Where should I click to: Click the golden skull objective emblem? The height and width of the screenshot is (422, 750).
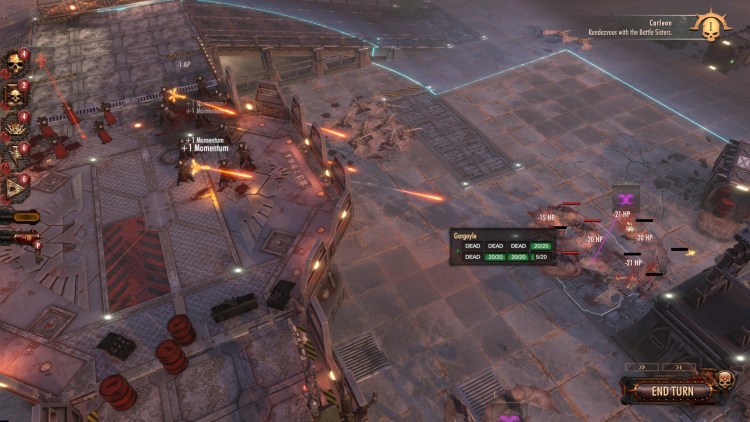[713, 27]
